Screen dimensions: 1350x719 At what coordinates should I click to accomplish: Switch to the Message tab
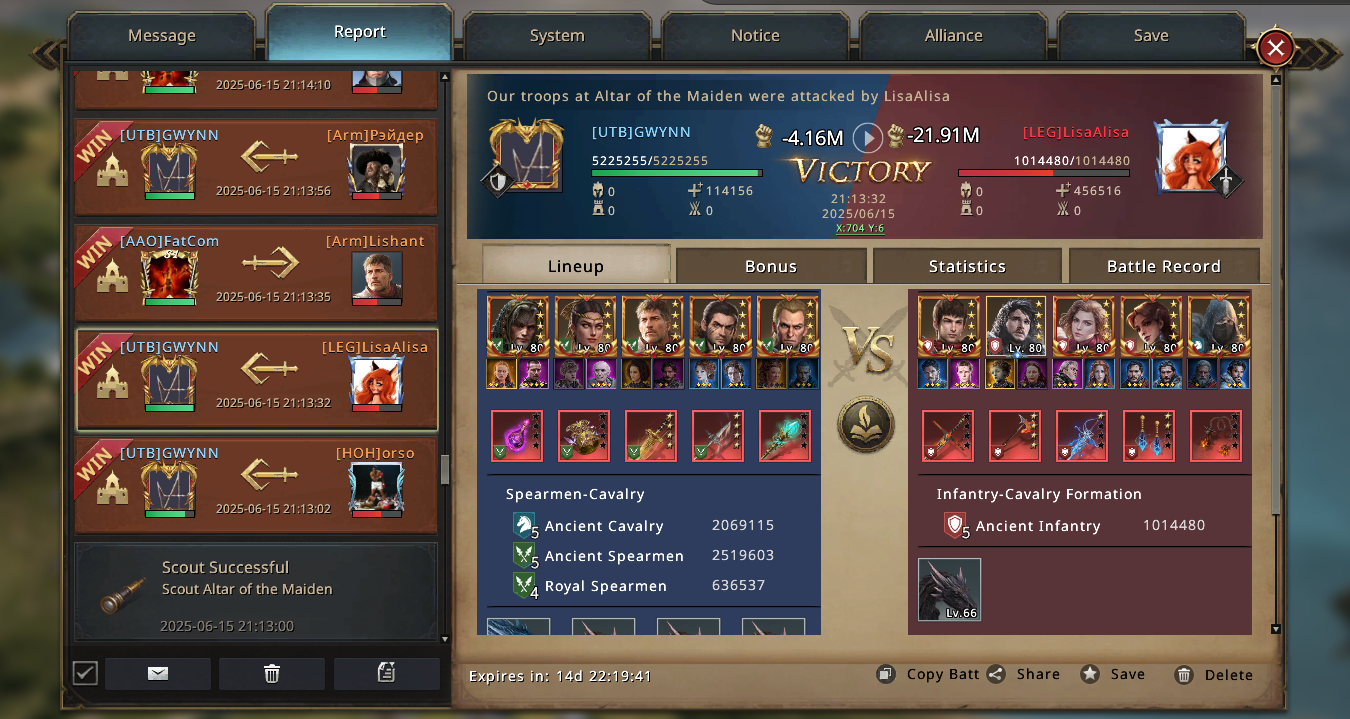[x=162, y=36]
